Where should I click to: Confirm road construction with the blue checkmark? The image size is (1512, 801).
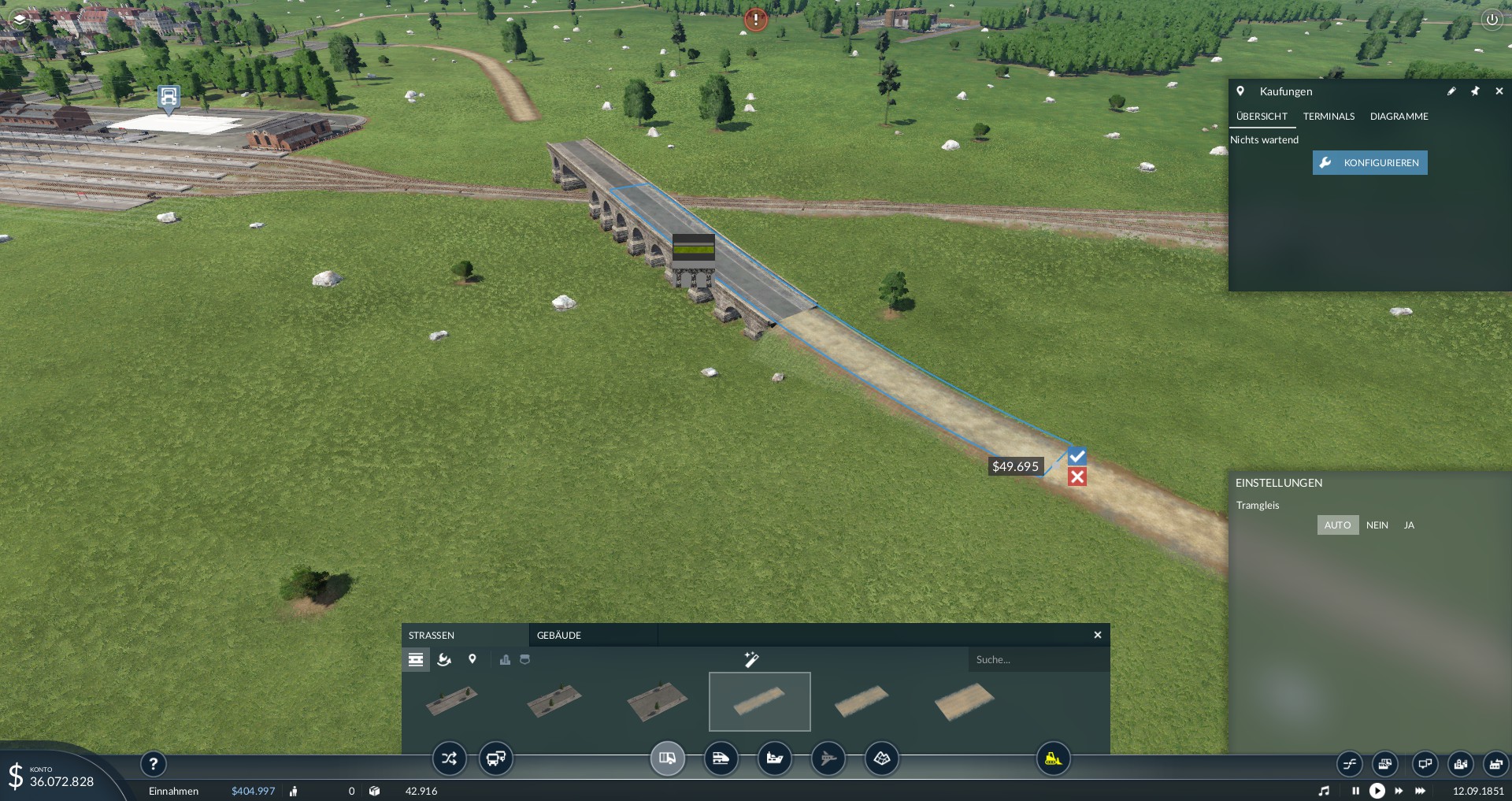click(1077, 456)
